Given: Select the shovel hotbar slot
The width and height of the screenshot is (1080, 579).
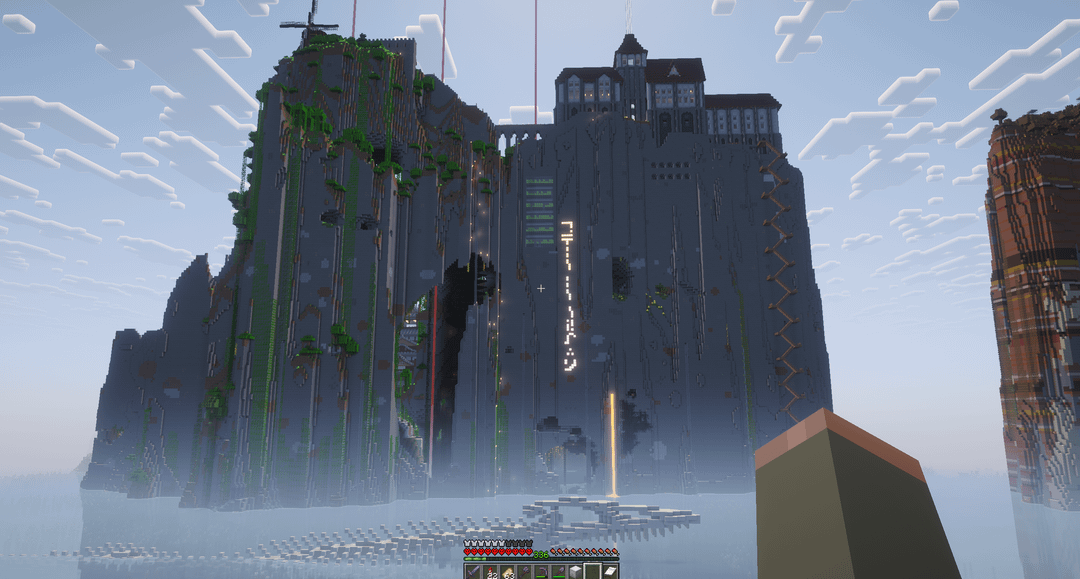Looking at the screenshot, I should coord(558,572).
